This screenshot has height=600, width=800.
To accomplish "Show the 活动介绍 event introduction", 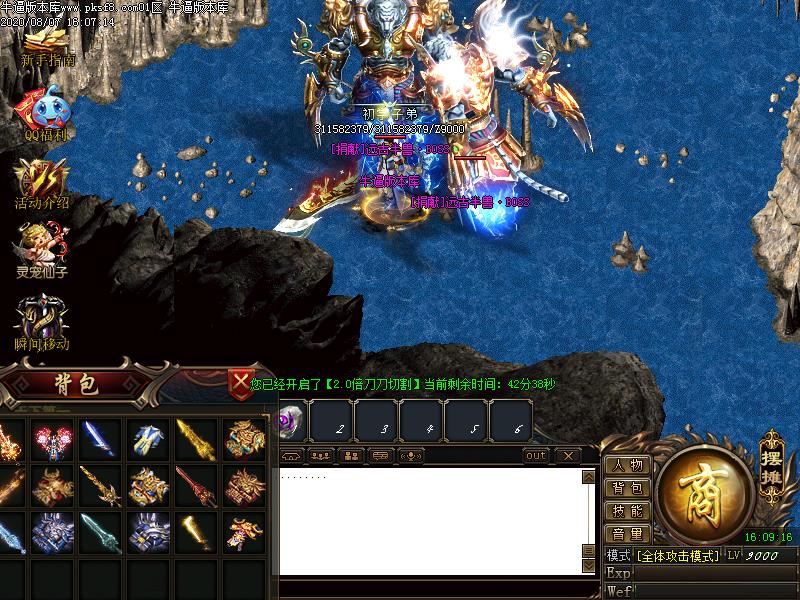I will (42, 183).
